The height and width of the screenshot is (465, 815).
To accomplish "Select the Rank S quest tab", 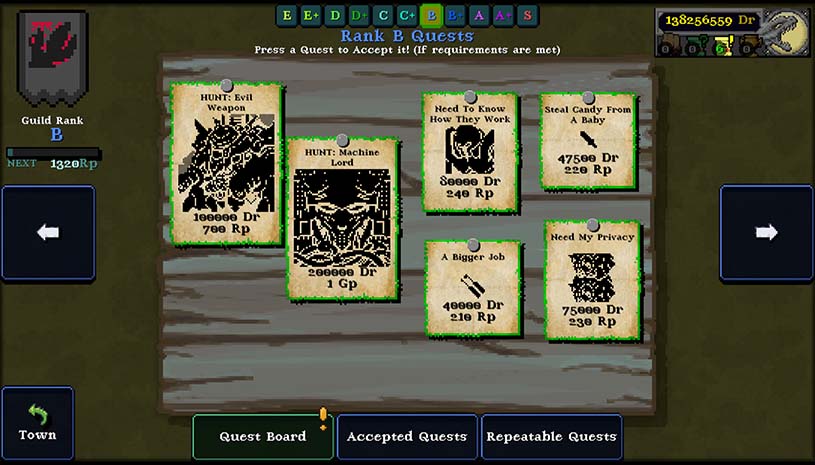I will click(527, 15).
